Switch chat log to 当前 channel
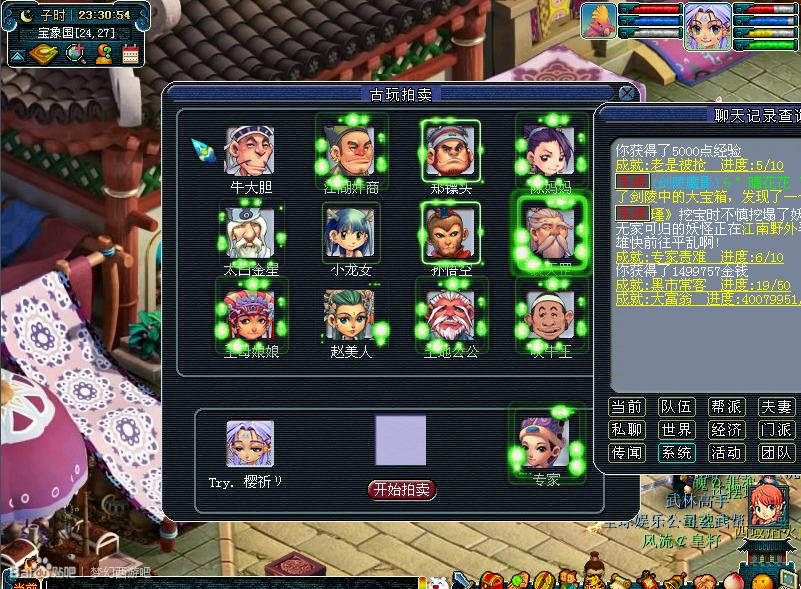The image size is (801, 589). [x=626, y=406]
